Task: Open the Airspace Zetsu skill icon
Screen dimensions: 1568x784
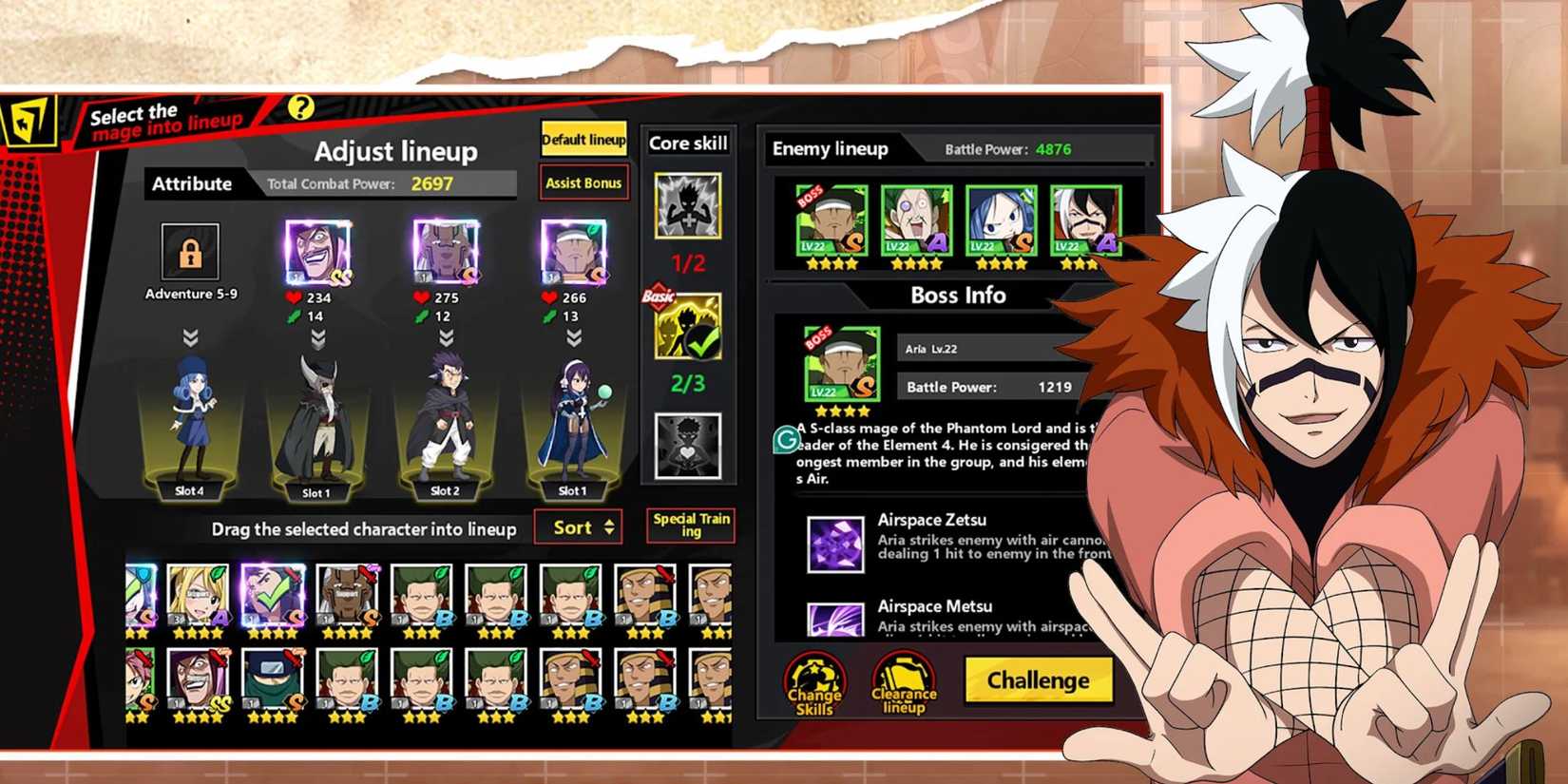Action: [834, 545]
